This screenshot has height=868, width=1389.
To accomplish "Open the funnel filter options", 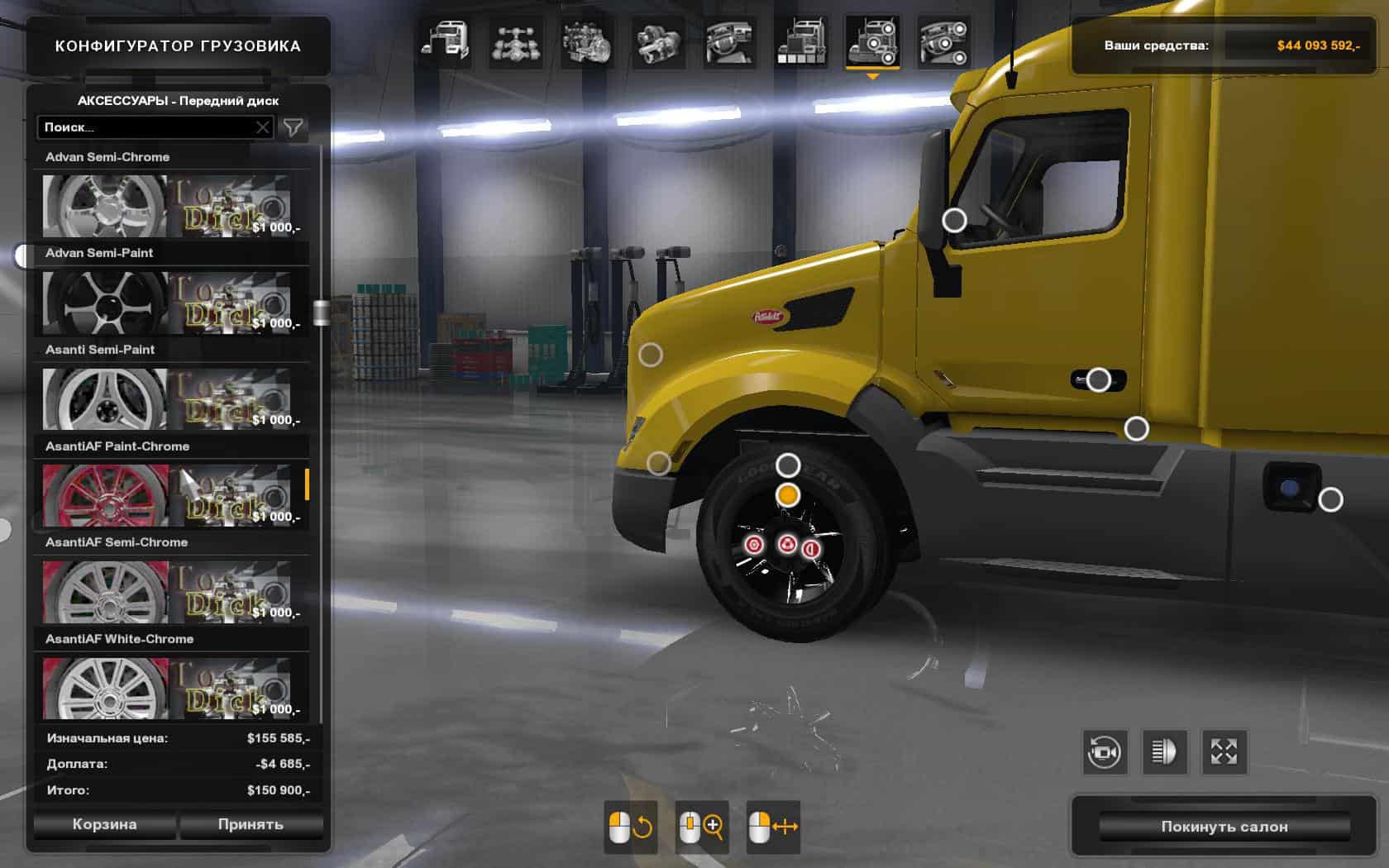I will 294,127.
